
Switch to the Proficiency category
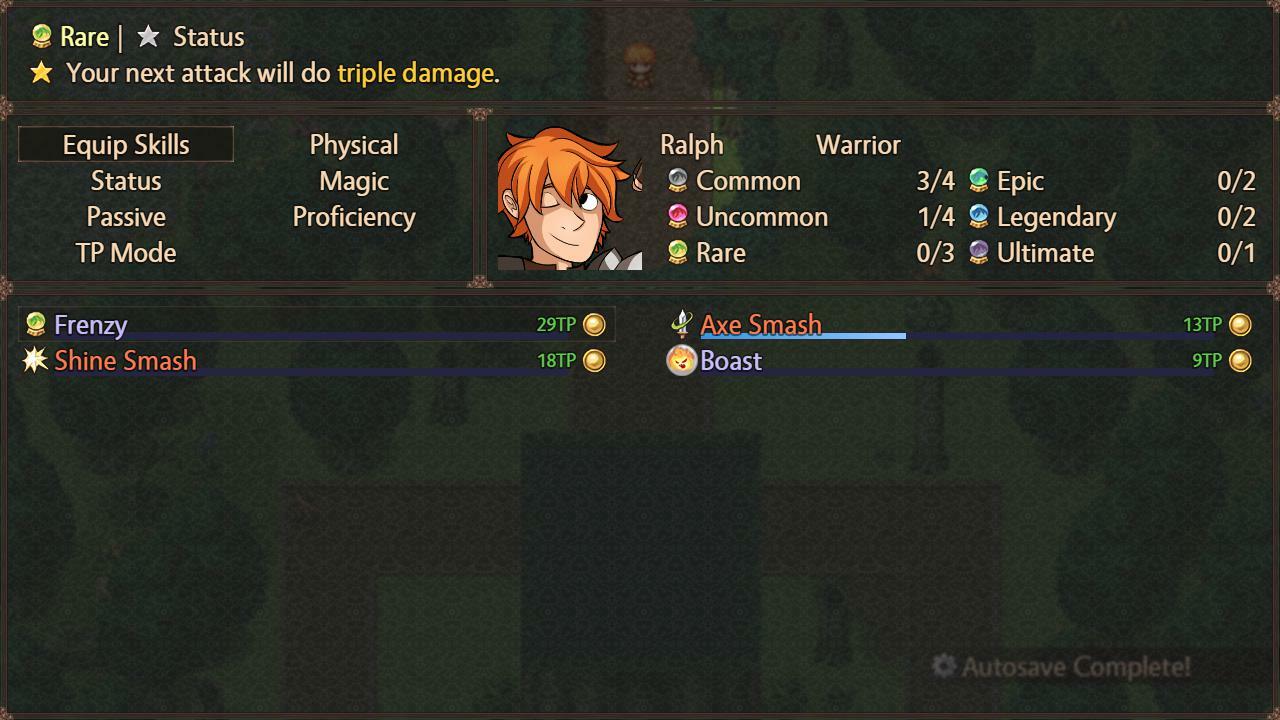354,217
